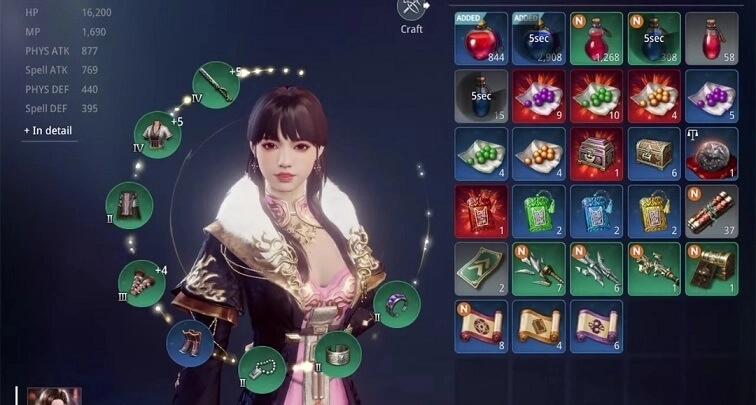Expand stats with In detail
The image size is (756, 405).
pos(48,130)
